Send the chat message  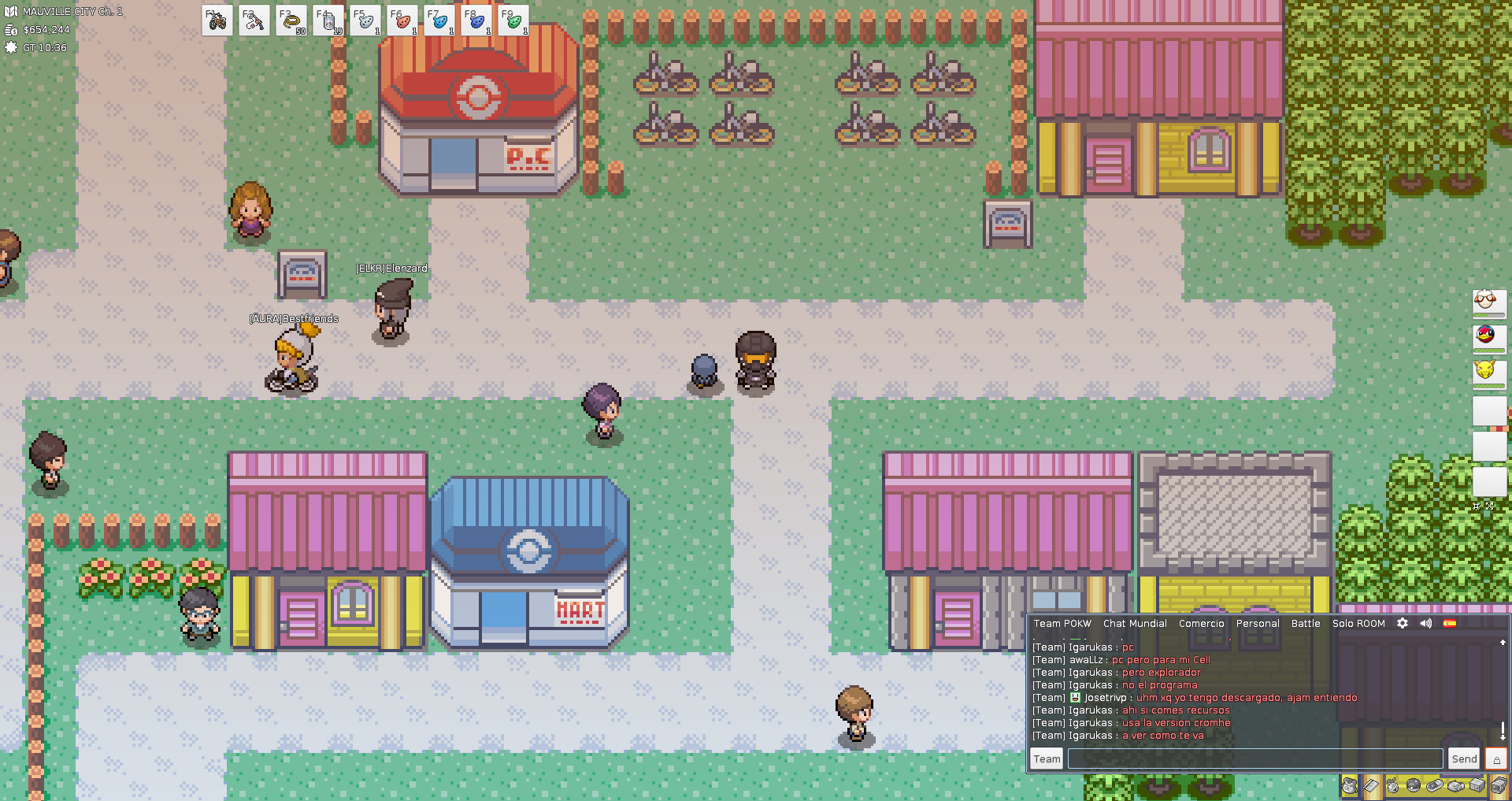tap(1464, 759)
